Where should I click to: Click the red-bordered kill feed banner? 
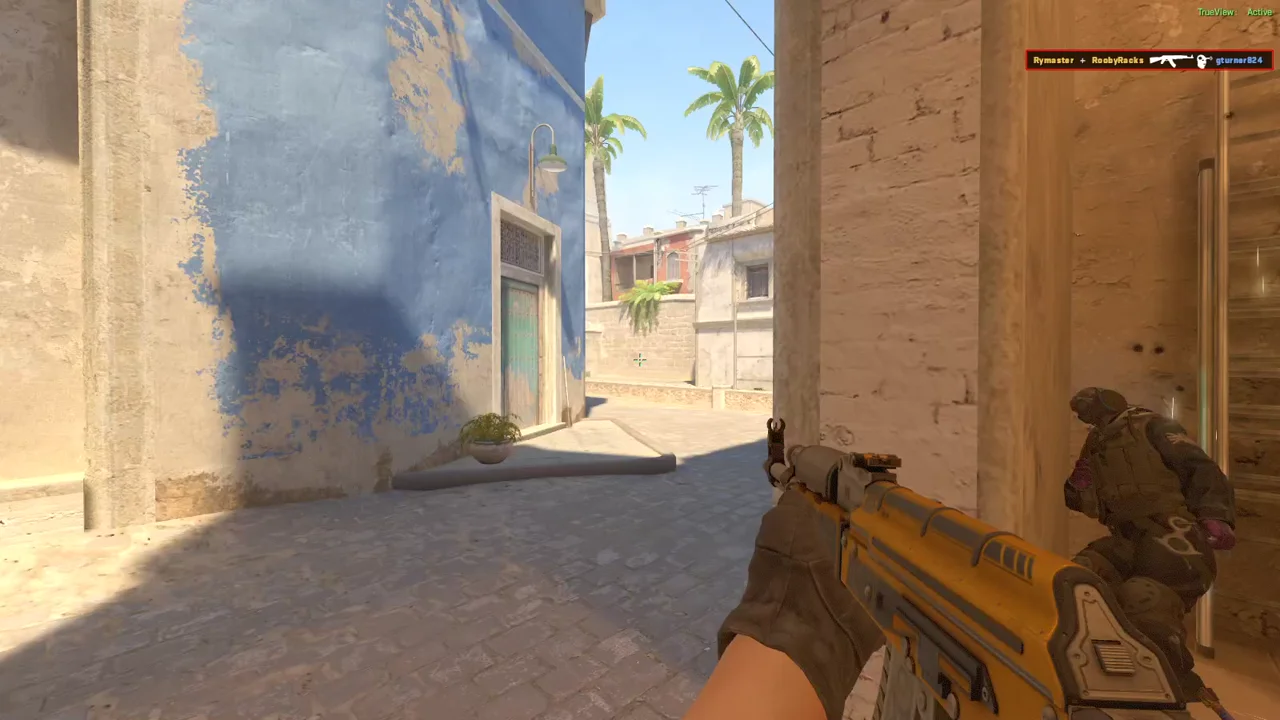pyautogui.click(x=1148, y=60)
